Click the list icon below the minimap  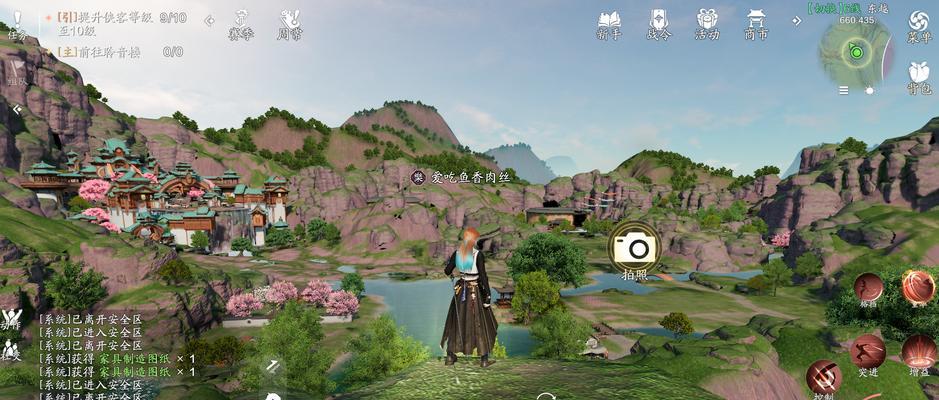tap(844, 90)
